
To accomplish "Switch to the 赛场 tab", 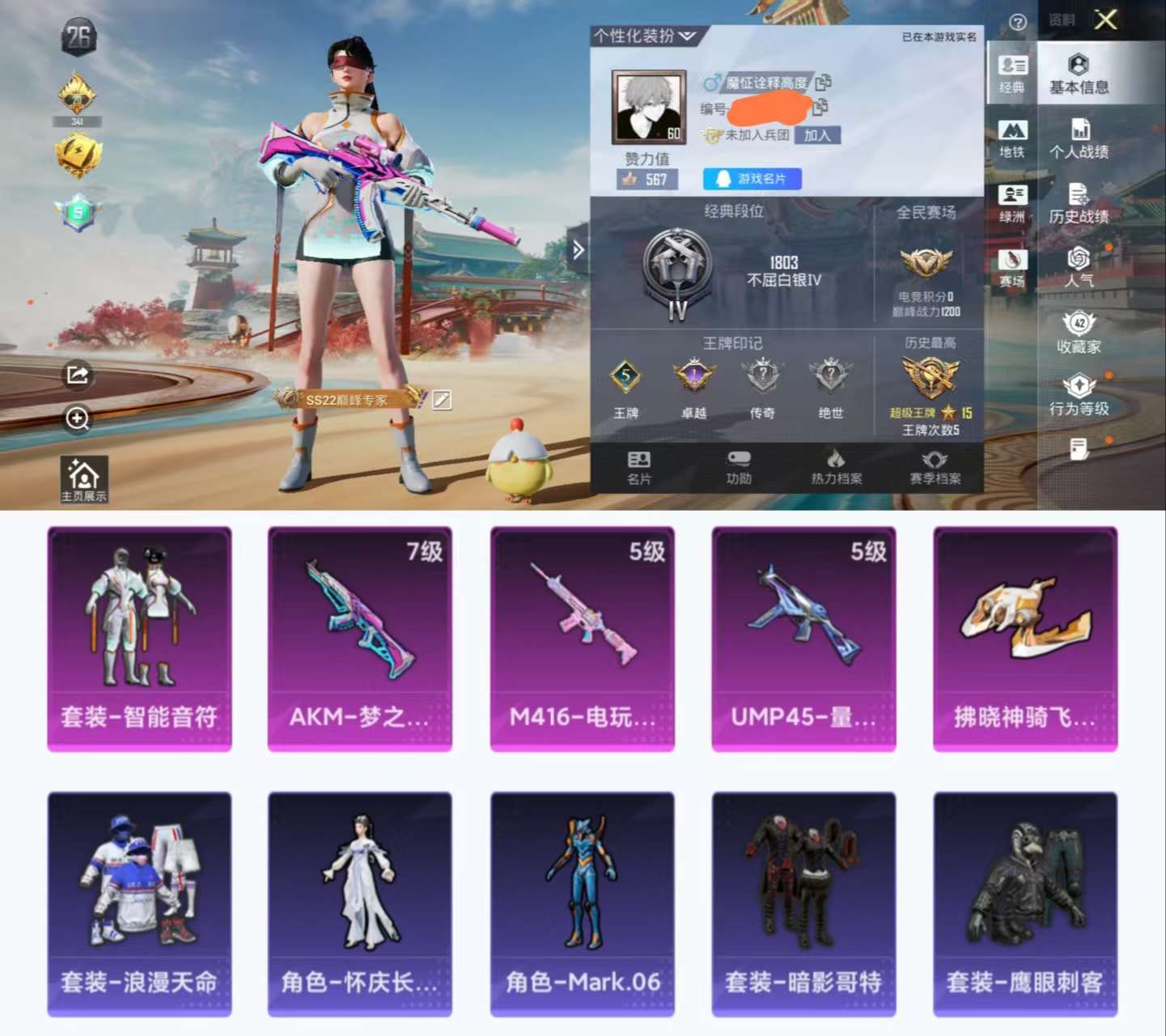I will (1013, 261).
